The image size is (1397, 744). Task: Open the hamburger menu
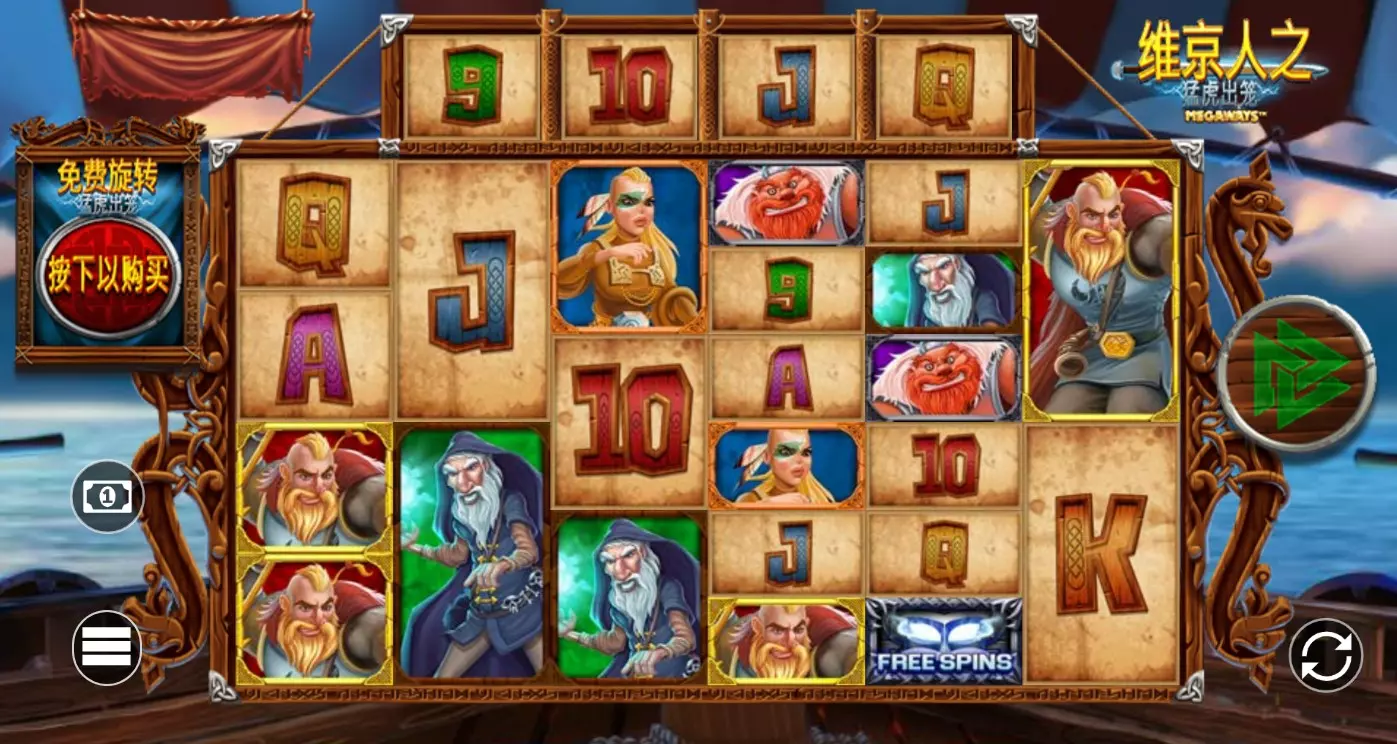click(107, 647)
